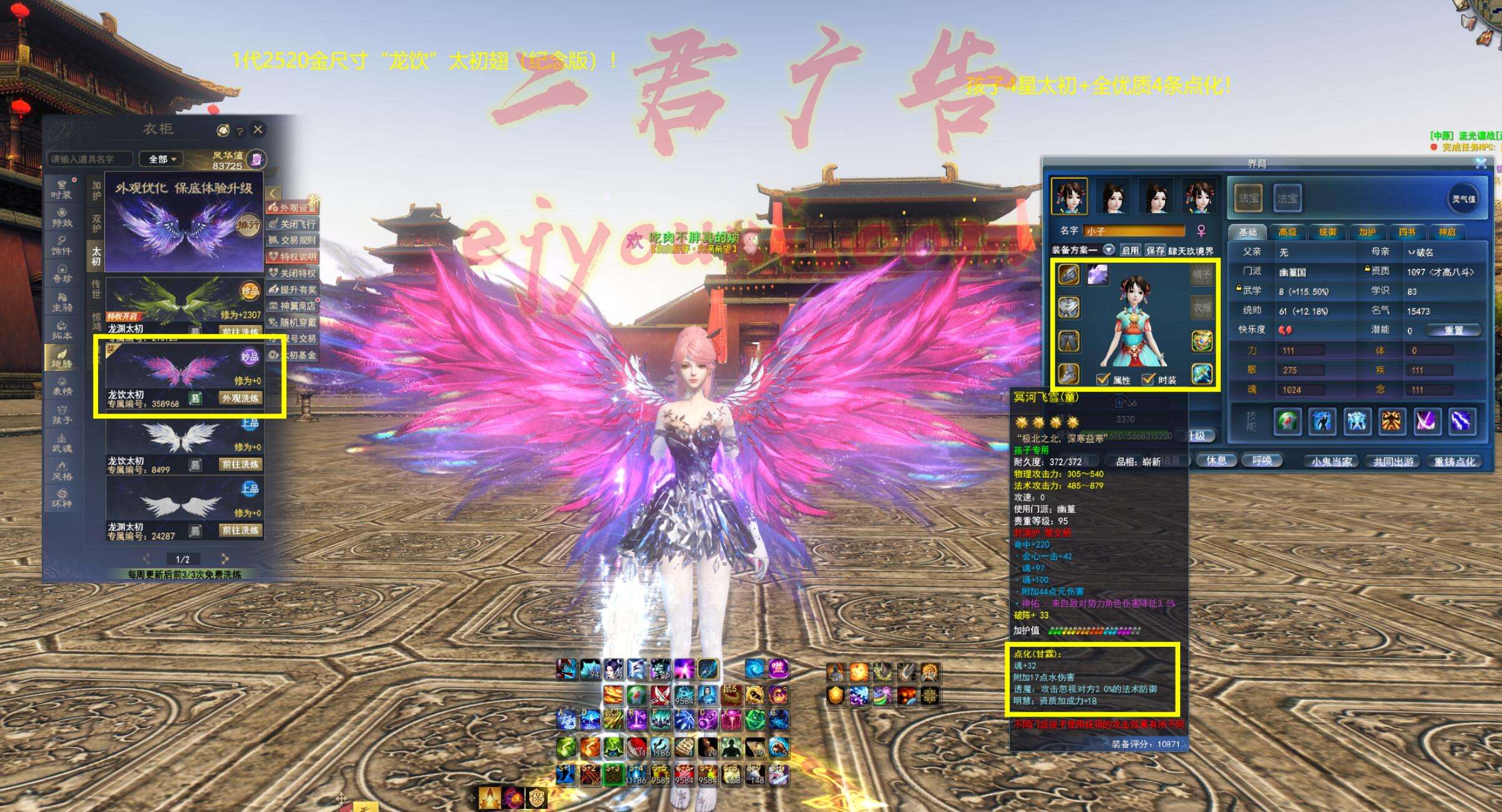Viewport: 1502px width, 812px height.
Task: Switch to the 时装 wardrobe category
Action: [x=62, y=189]
